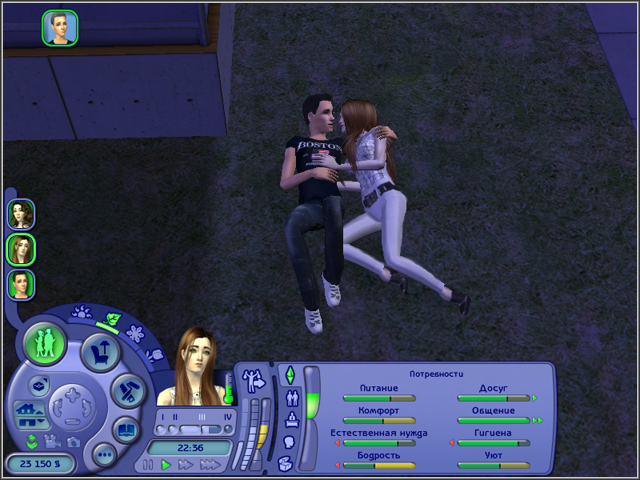The height and width of the screenshot is (480, 640).
Task: Take a snapshot with the camera icon
Action: pos(75,441)
